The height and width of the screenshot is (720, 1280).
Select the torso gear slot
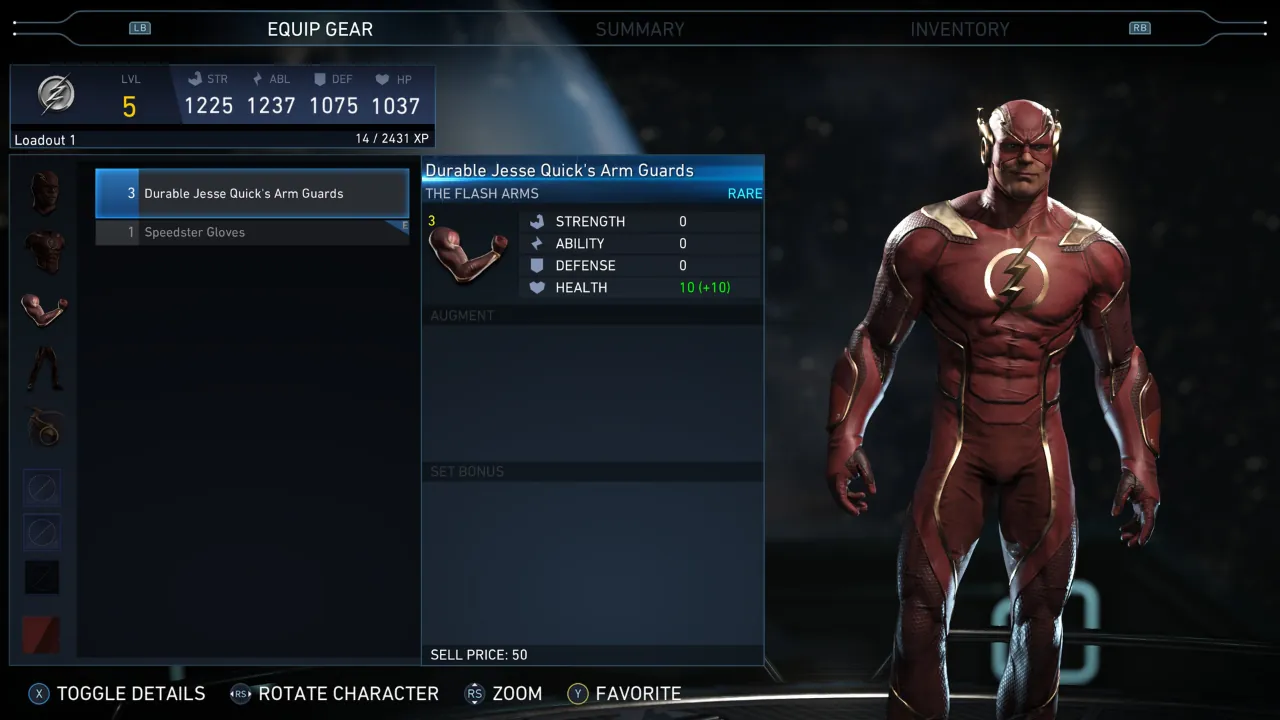[42, 250]
